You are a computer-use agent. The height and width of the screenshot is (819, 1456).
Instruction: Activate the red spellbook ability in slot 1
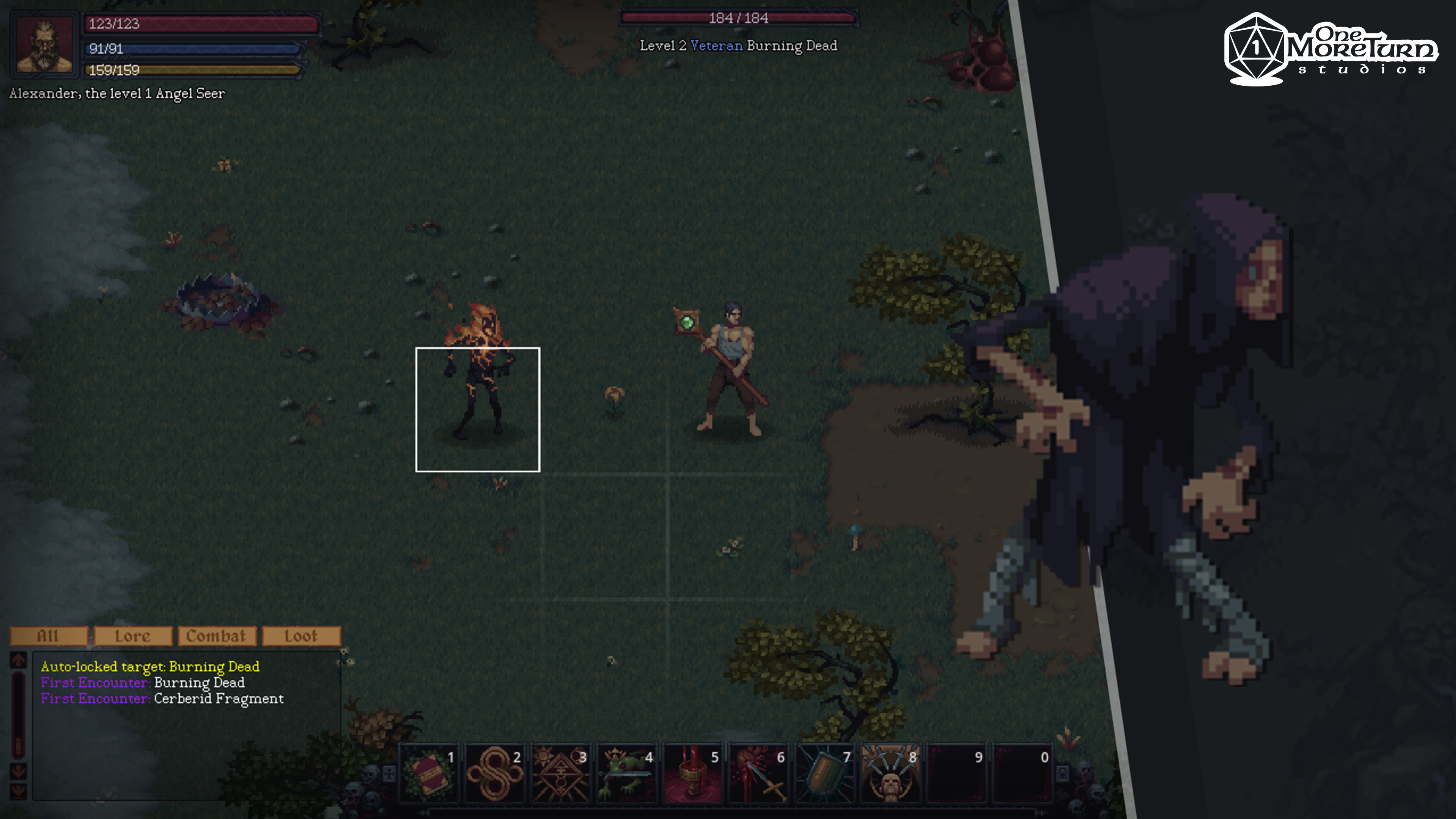click(428, 773)
